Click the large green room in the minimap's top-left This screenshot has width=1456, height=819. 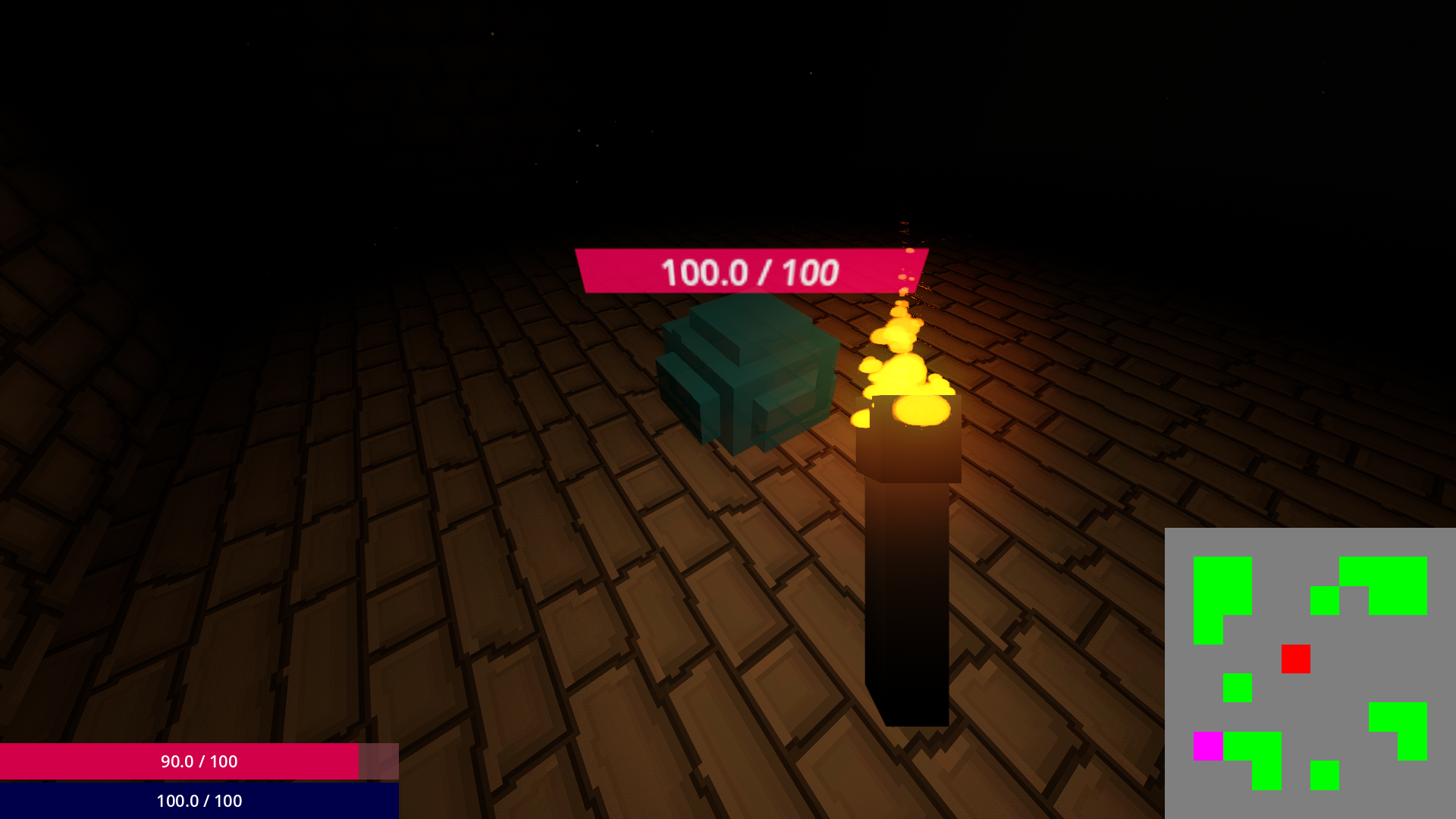pos(1222,586)
